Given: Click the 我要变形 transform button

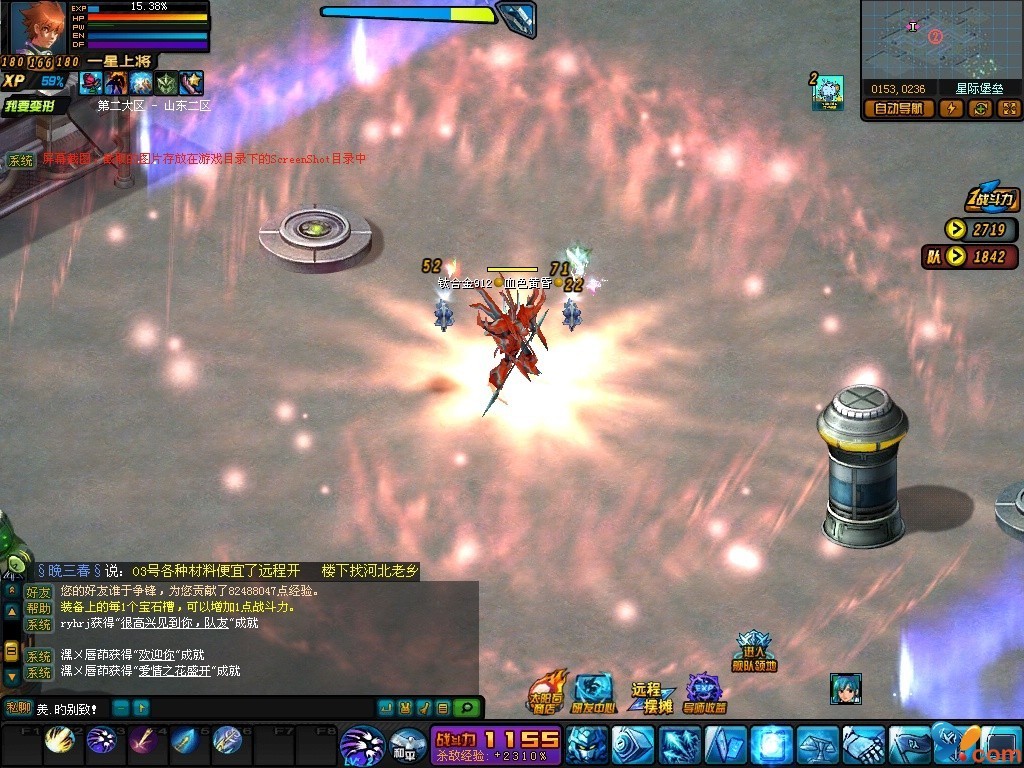Looking at the screenshot, I should 36,105.
